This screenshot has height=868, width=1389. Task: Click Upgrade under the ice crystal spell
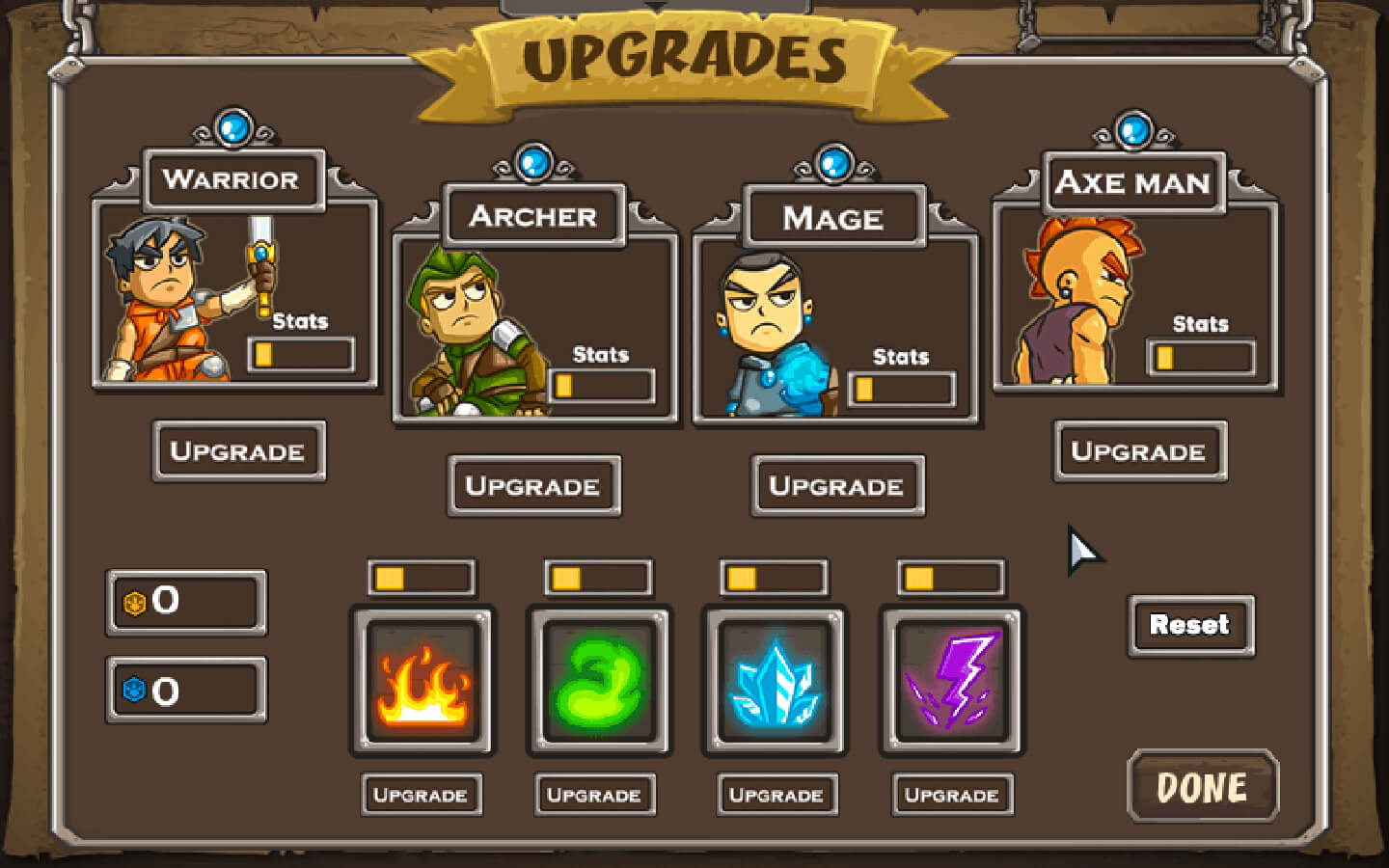(776, 795)
